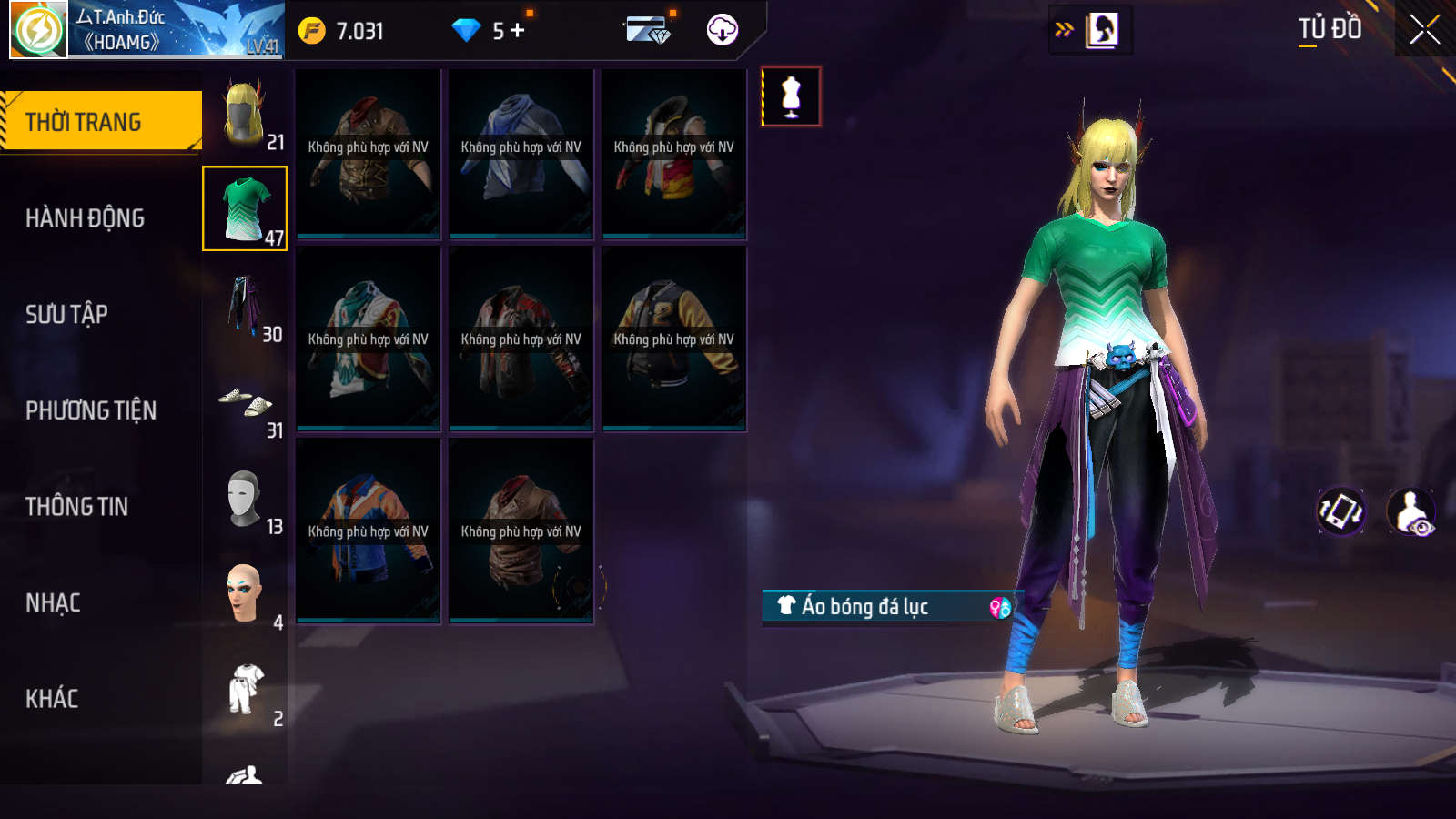This screenshot has width=1456, height=819.
Task: Open the sandals footwear category
Action: click(x=245, y=401)
